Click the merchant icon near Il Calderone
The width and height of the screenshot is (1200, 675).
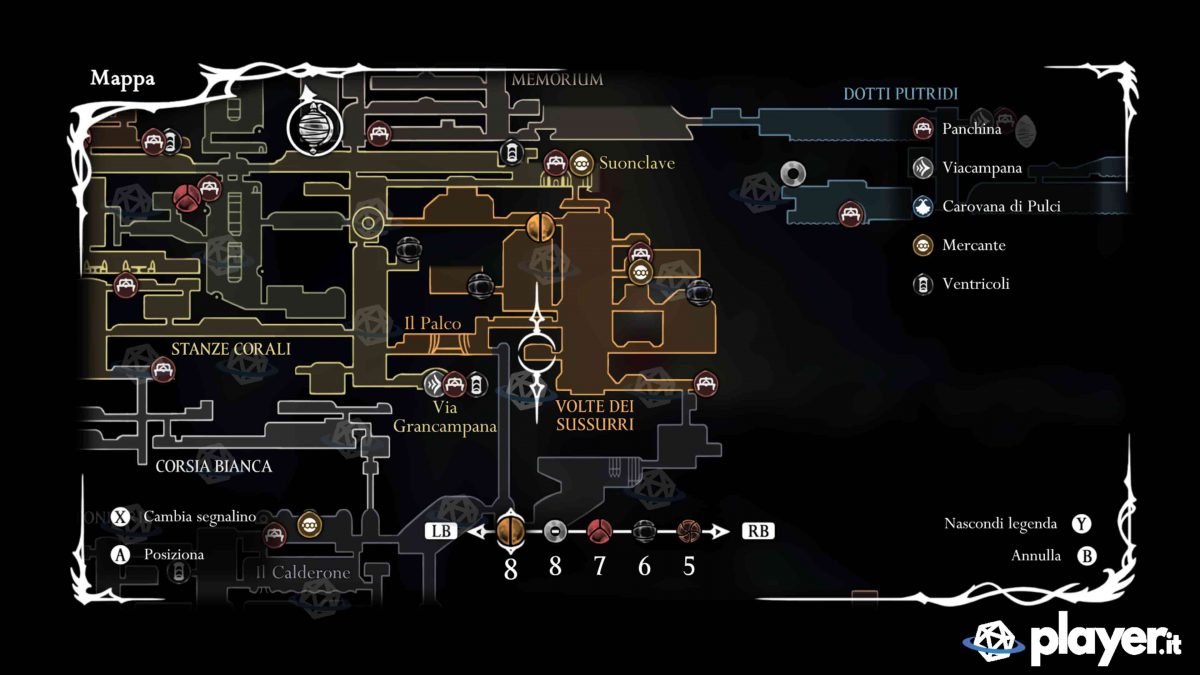click(309, 523)
